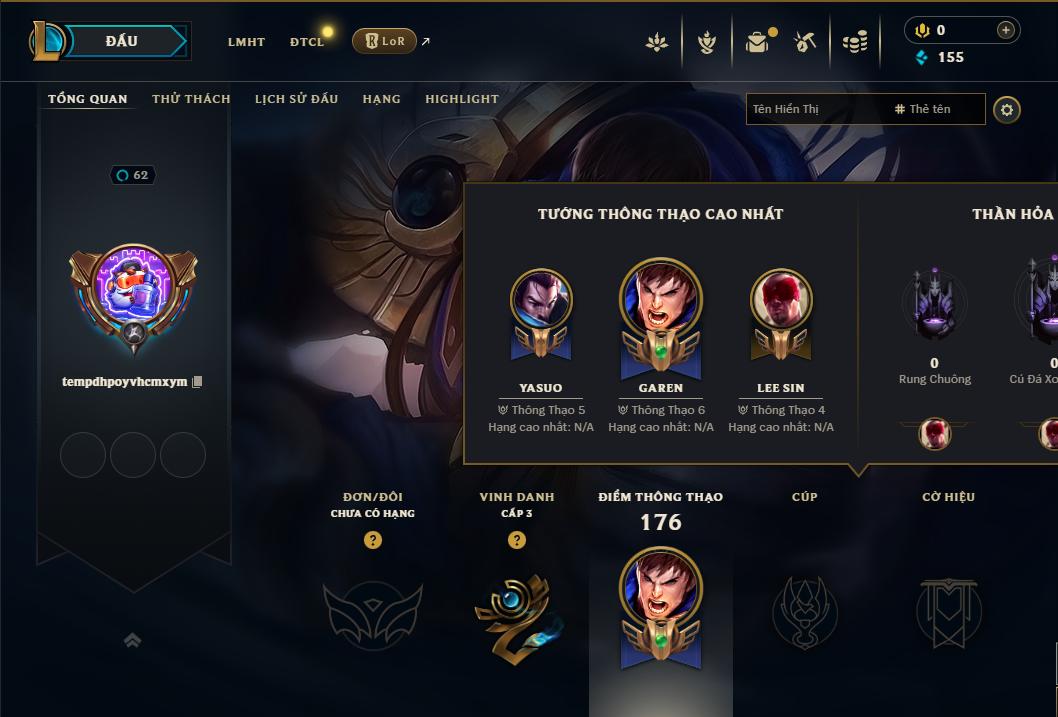
Task: Open the backpack collection icon
Action: pos(757,41)
